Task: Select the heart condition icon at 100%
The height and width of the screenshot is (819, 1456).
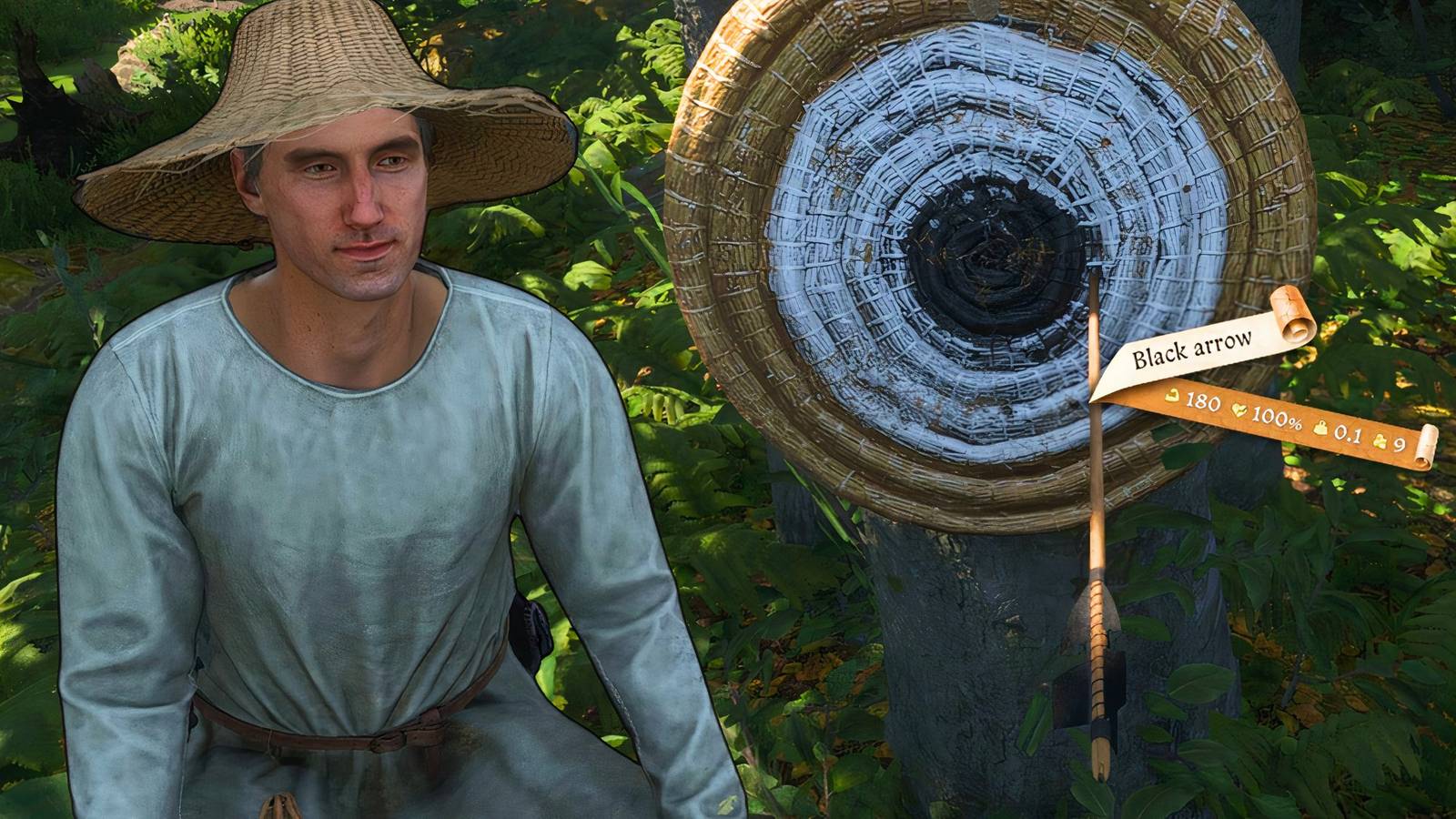Action: tap(1240, 410)
